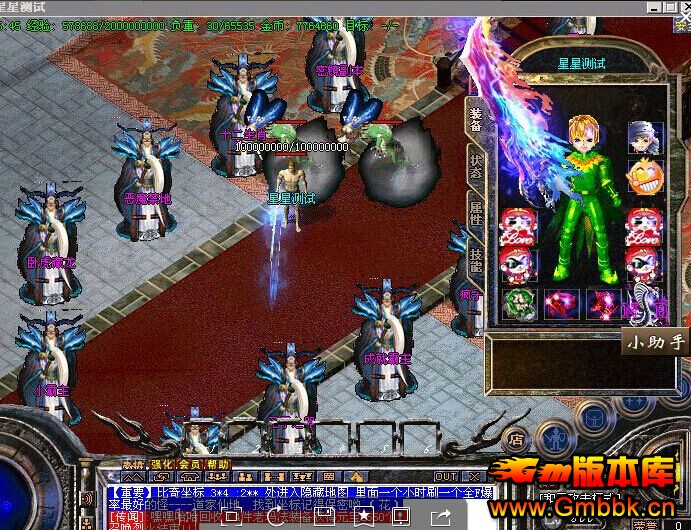This screenshot has height=530, width=691.
Task: Click the share arrow in bottom overlay
Action: 441,516
